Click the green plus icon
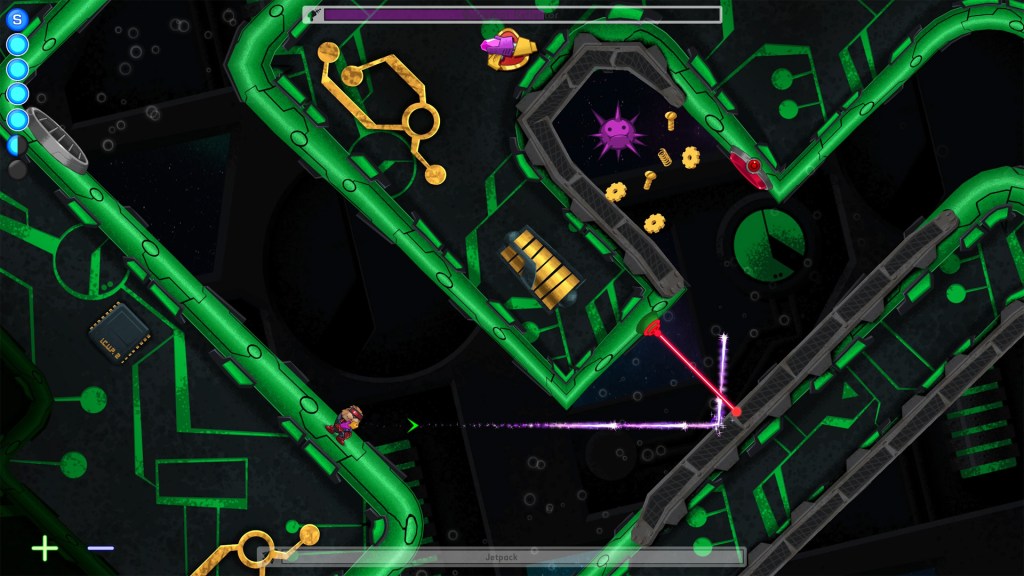This screenshot has width=1024, height=576. click(x=45, y=548)
